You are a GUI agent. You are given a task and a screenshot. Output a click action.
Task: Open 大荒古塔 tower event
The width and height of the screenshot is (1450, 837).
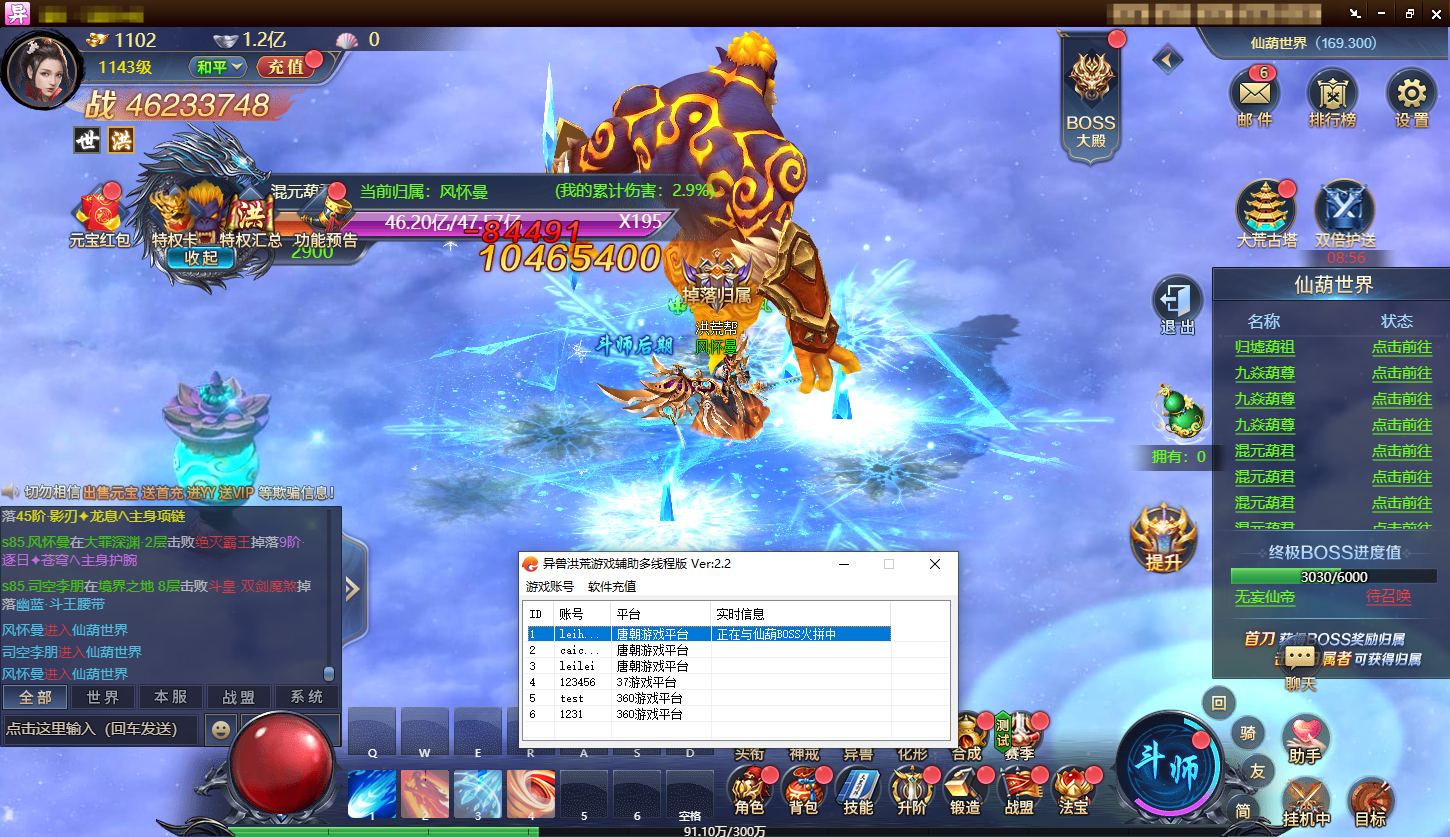pos(1266,213)
